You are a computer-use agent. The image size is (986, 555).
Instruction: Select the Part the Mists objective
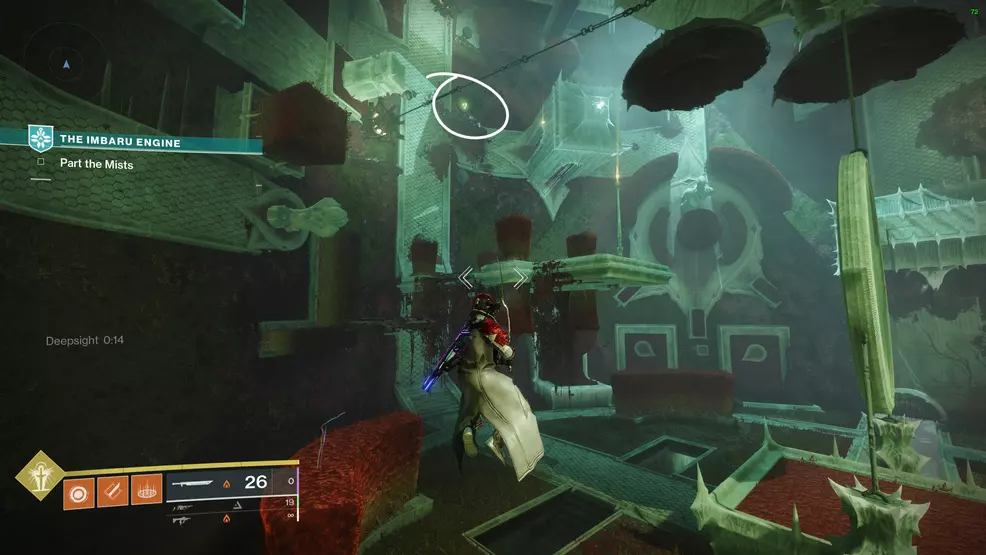(x=96, y=164)
